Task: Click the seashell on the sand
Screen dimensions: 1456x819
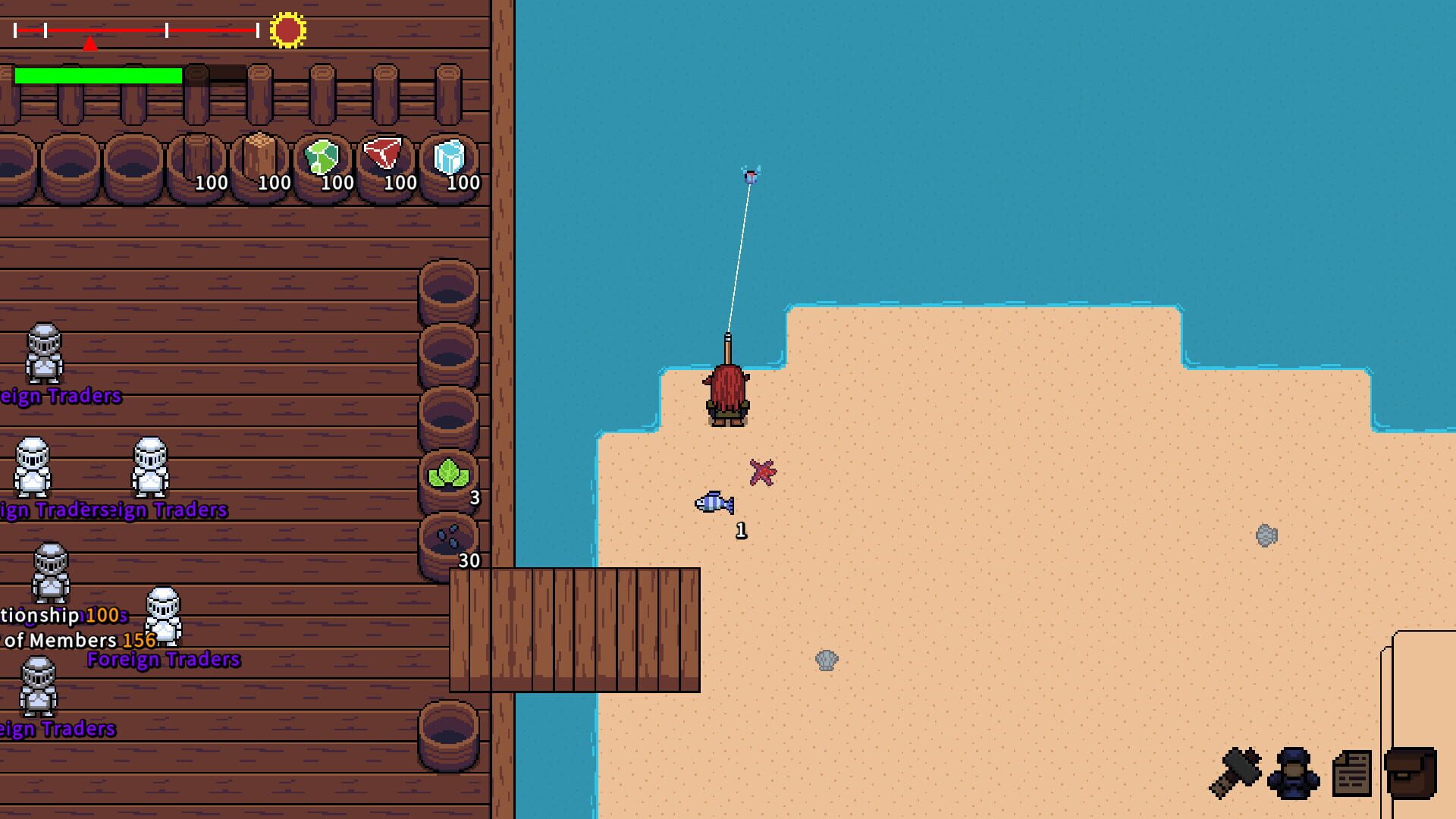Action: (827, 660)
